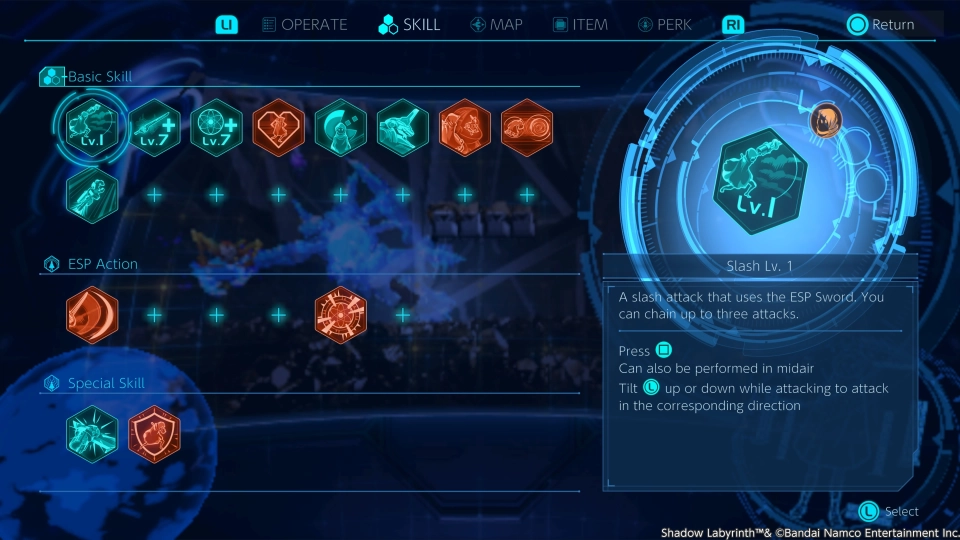960x540 pixels.
Task: Choose the Lv.7 sword upgrade skill
Action: (x=155, y=127)
